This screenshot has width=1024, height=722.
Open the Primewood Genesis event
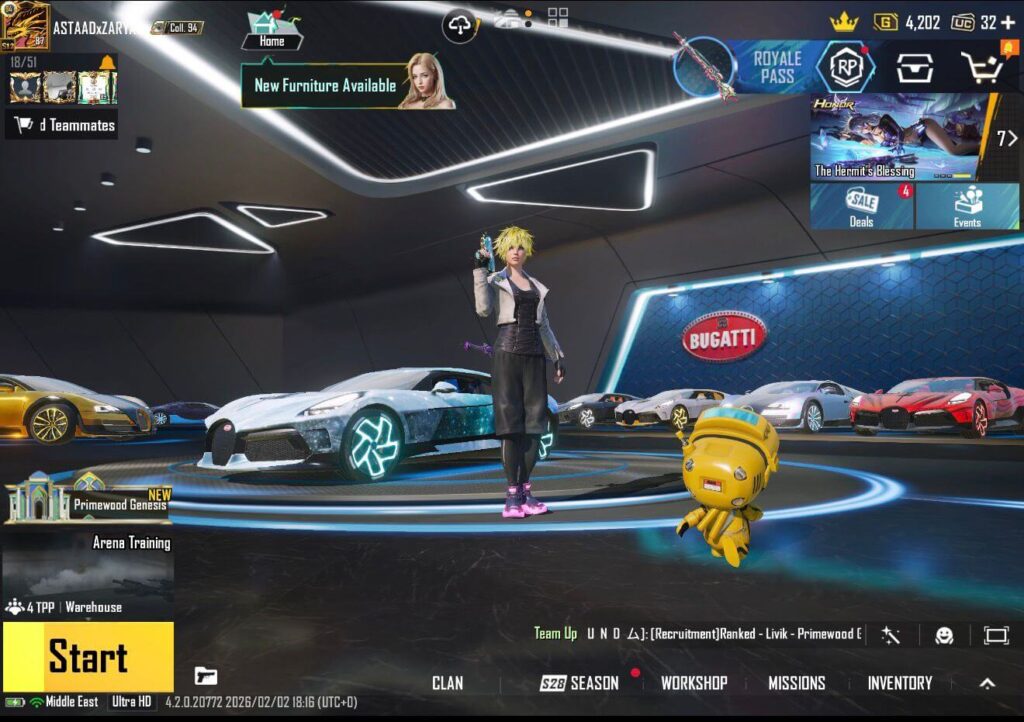88,499
